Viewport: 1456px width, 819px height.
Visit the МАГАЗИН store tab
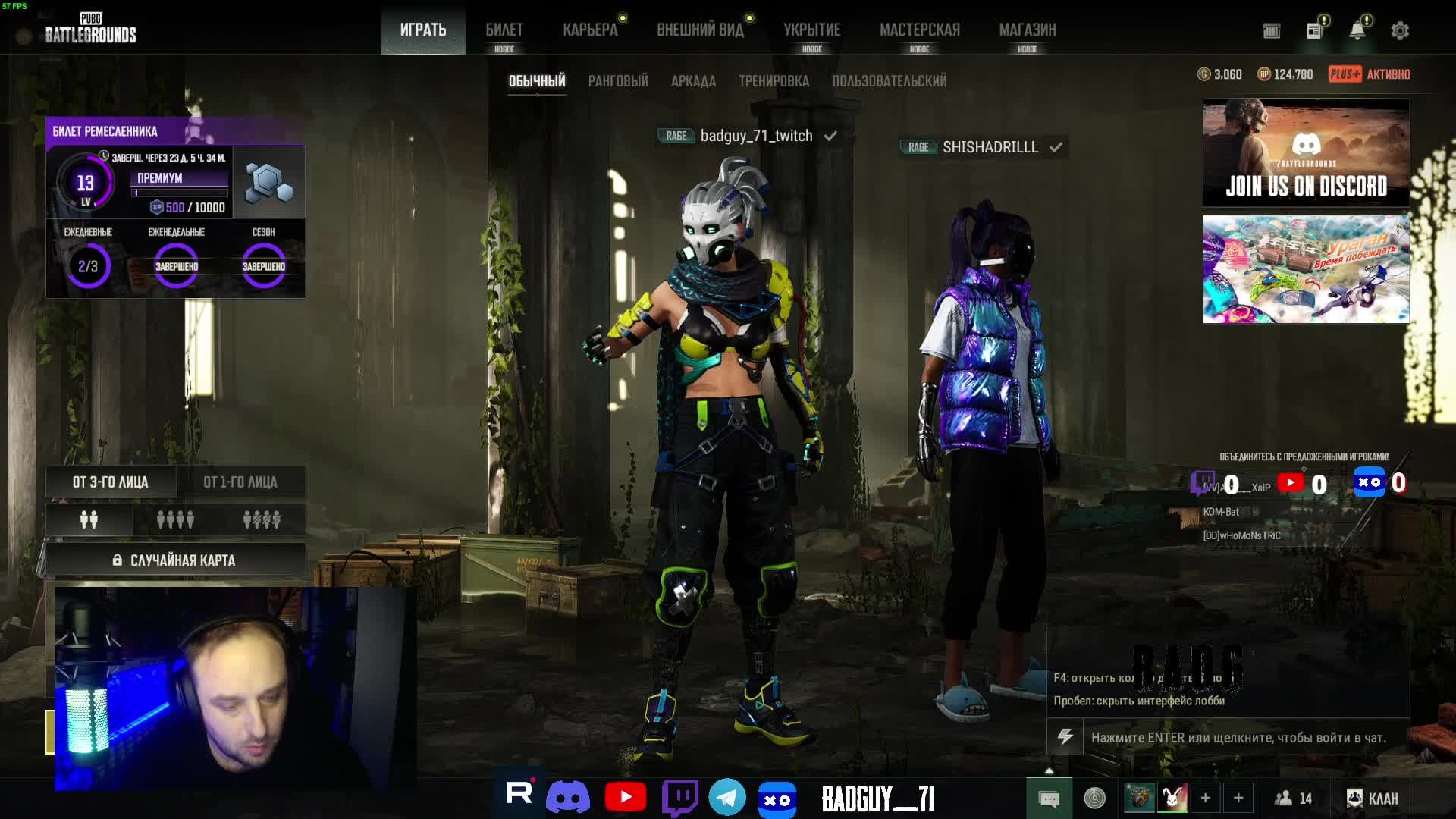1027,30
